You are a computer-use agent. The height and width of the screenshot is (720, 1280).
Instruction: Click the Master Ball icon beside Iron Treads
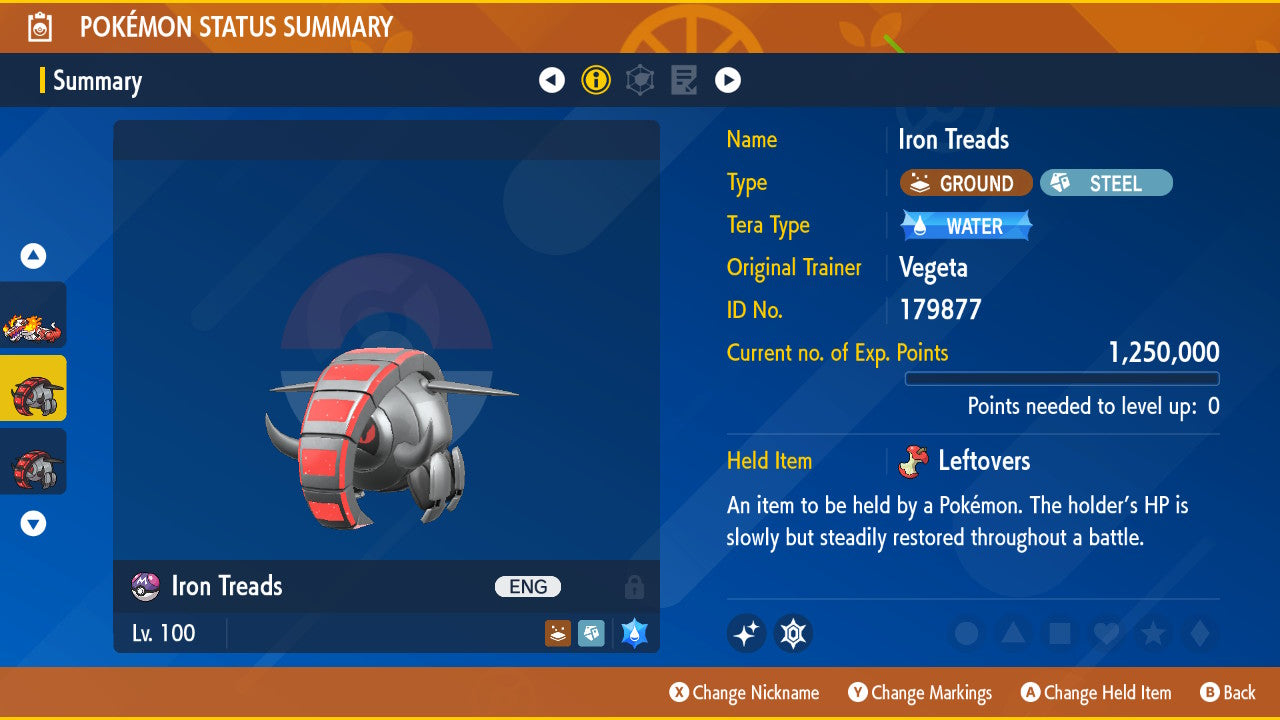point(146,587)
